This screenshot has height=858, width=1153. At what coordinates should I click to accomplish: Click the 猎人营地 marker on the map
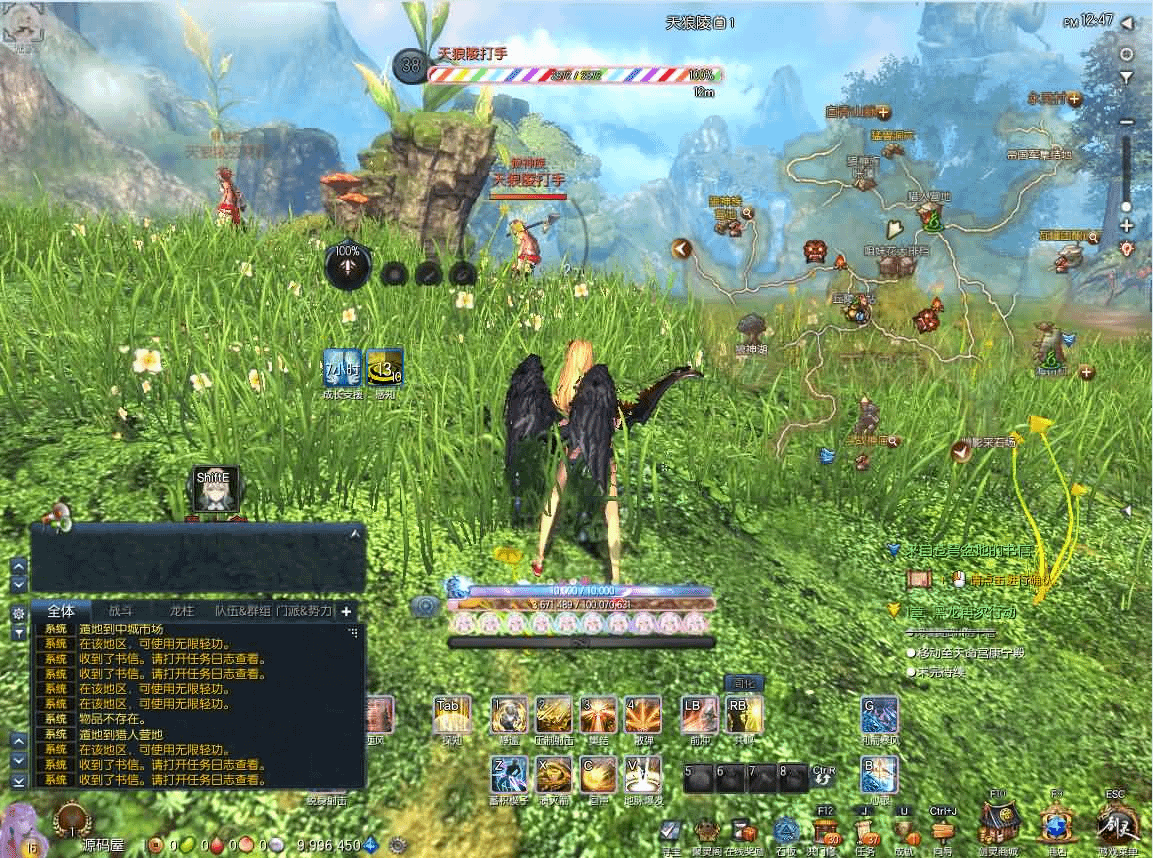tap(932, 216)
